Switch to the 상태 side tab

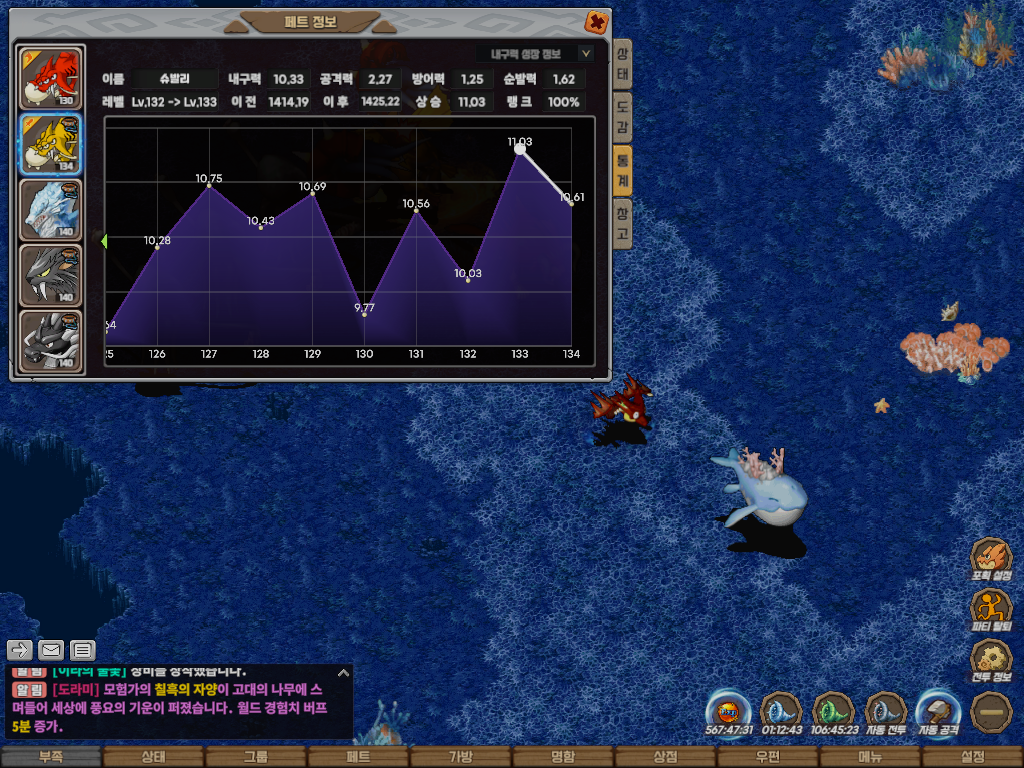click(622, 66)
